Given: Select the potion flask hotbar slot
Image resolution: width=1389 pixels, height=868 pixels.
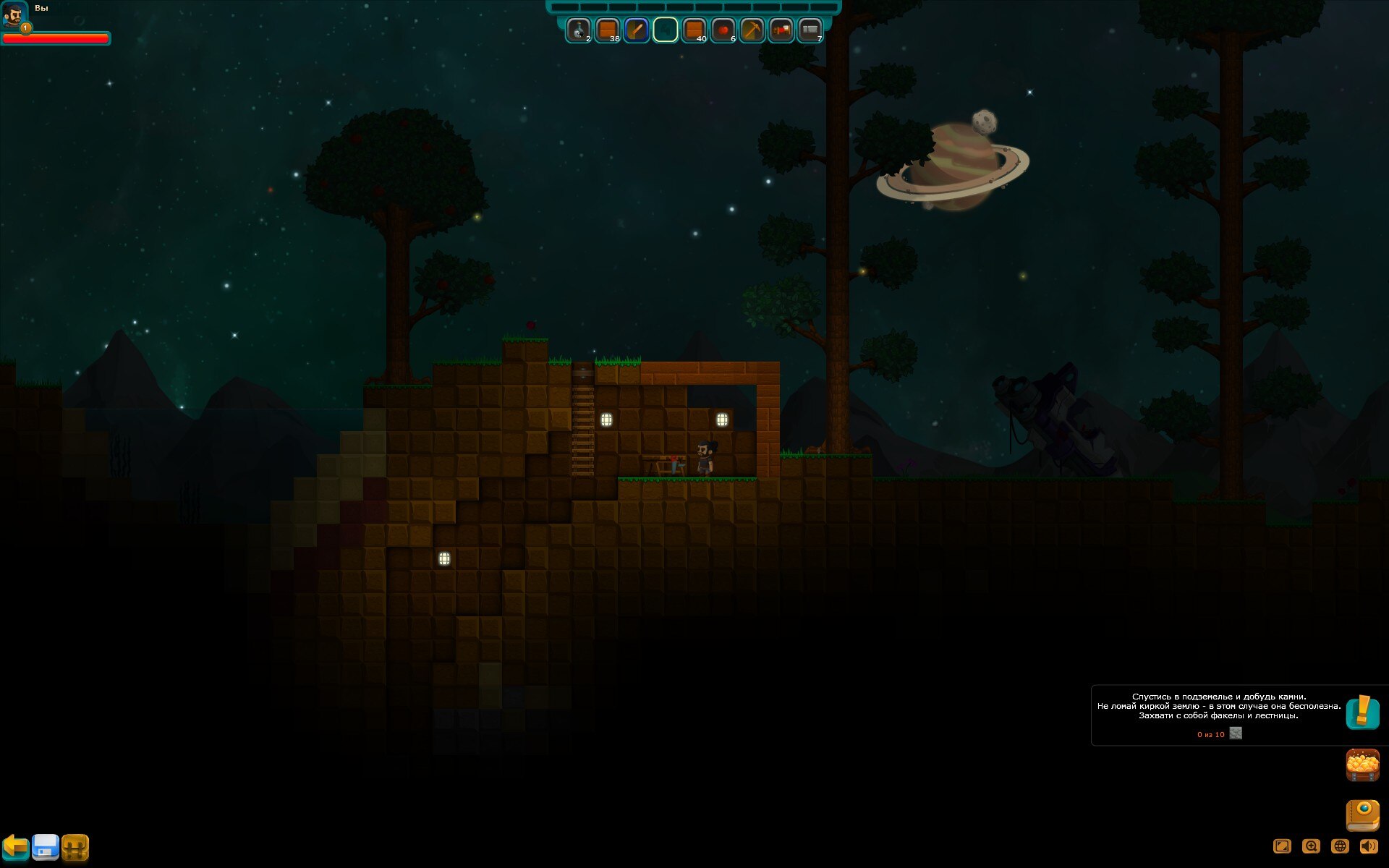Looking at the screenshot, I should [578, 30].
